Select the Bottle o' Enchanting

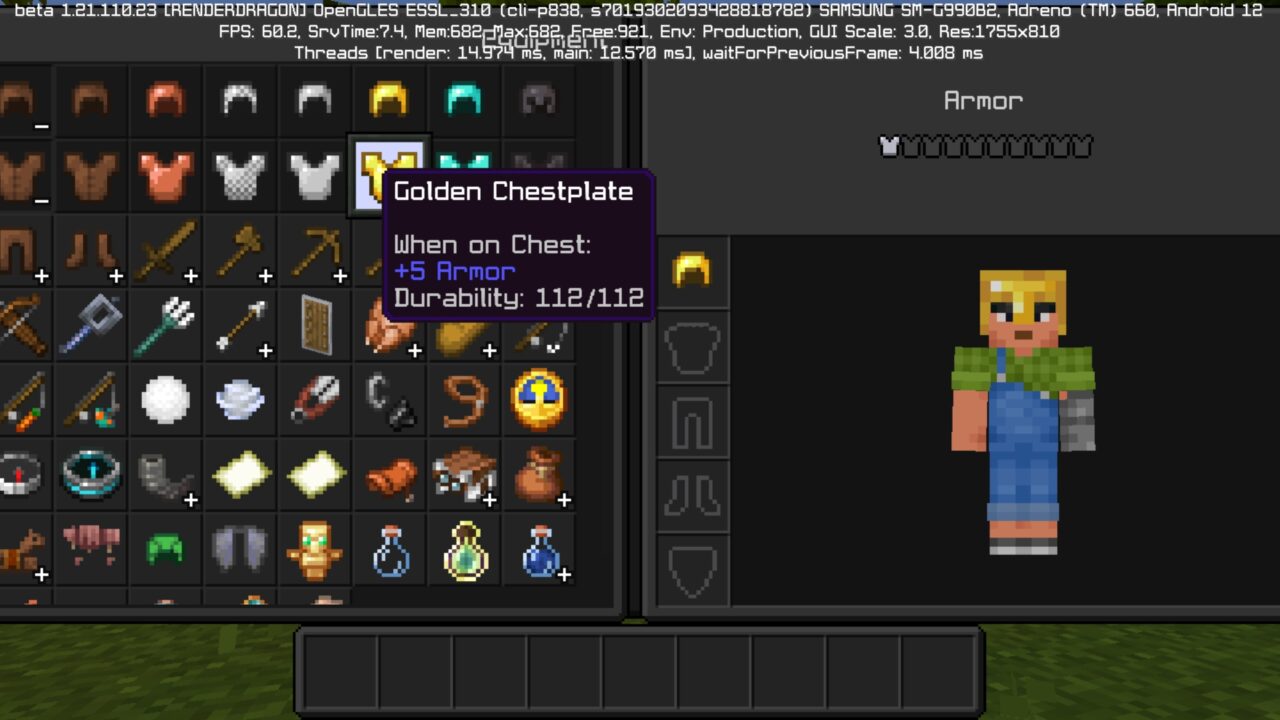coord(464,550)
